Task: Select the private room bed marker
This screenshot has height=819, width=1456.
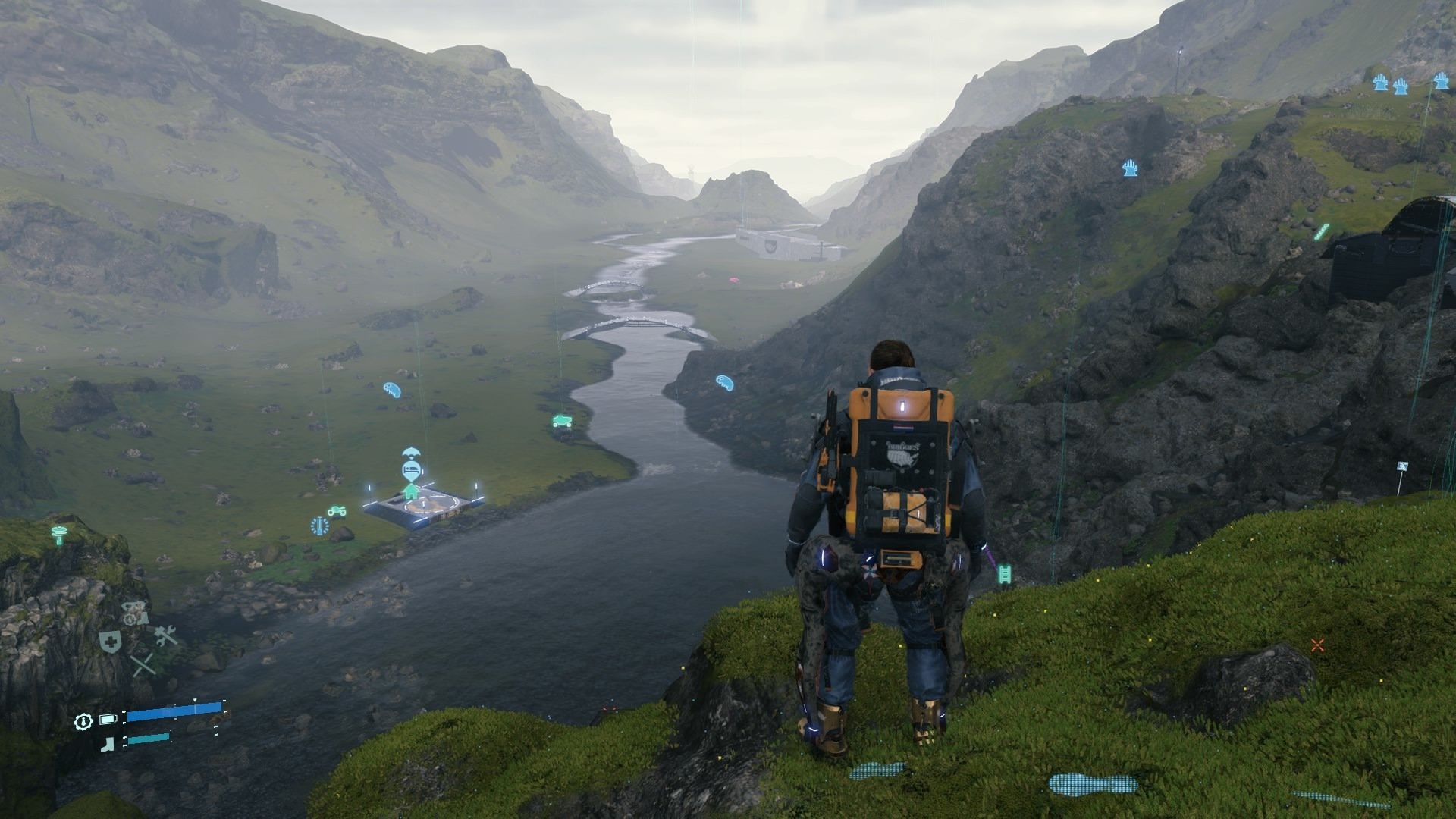Action: [411, 471]
